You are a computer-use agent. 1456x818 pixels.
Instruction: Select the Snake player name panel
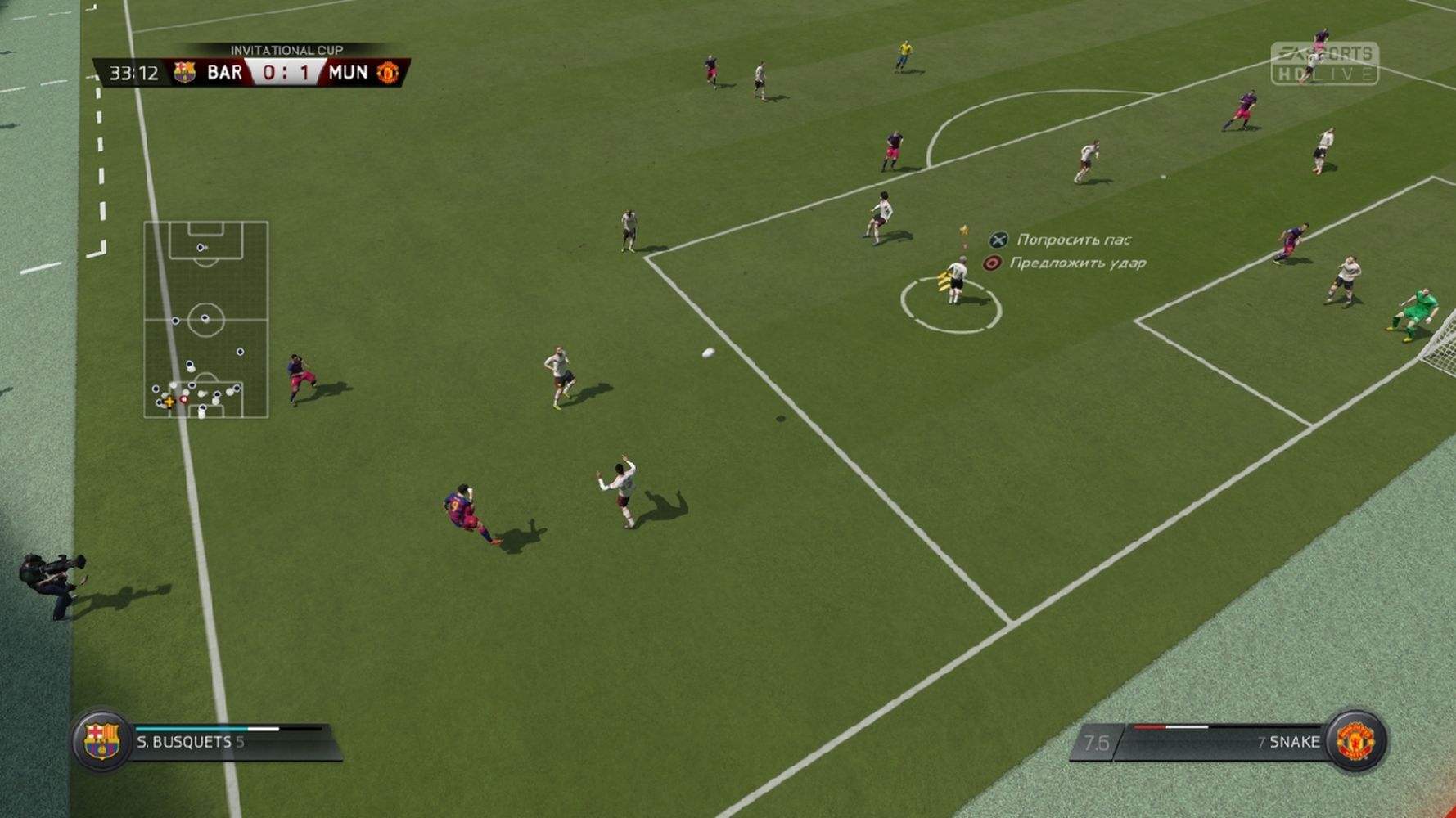pos(1219,742)
